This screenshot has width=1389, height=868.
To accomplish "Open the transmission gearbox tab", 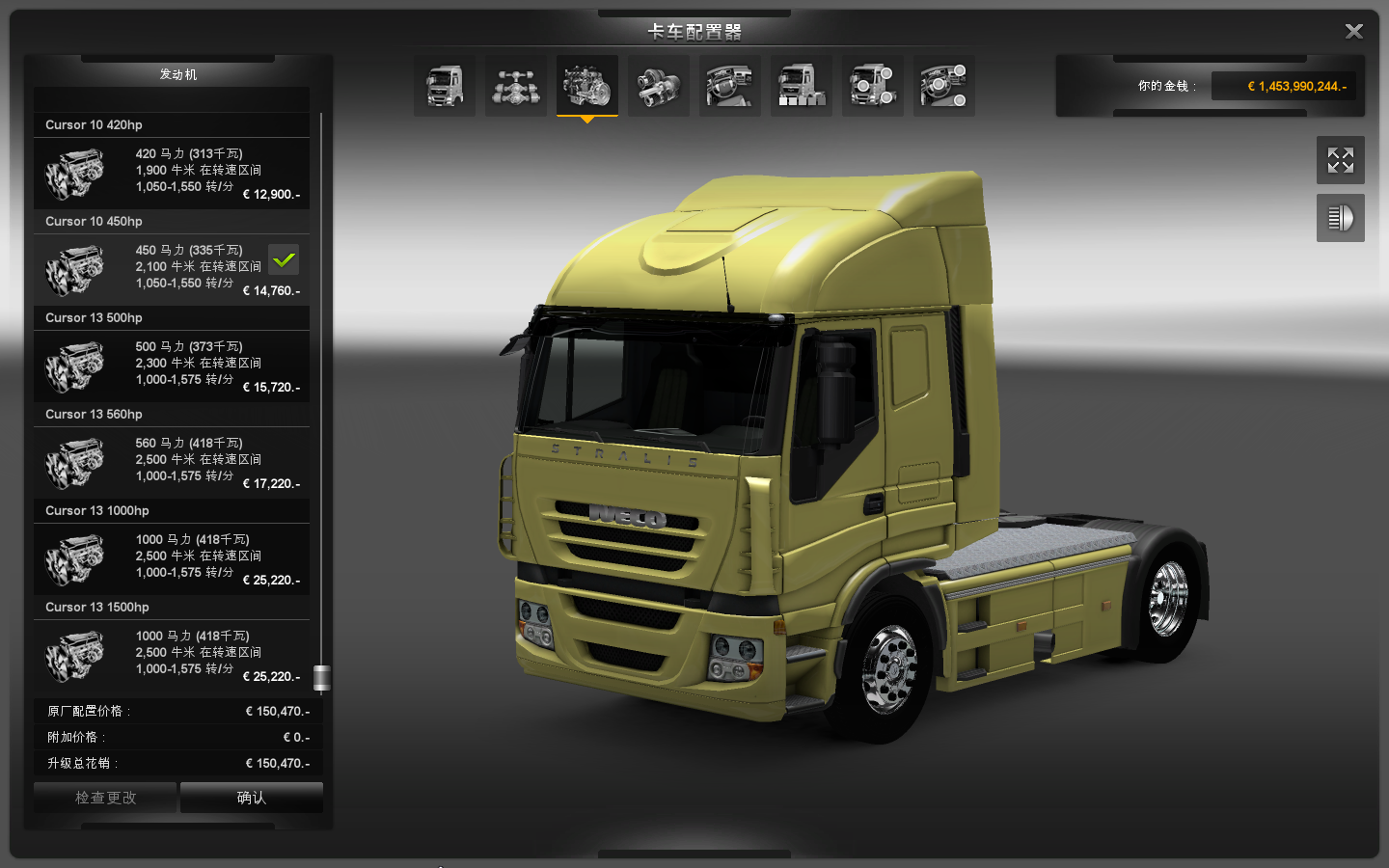I will click(659, 86).
